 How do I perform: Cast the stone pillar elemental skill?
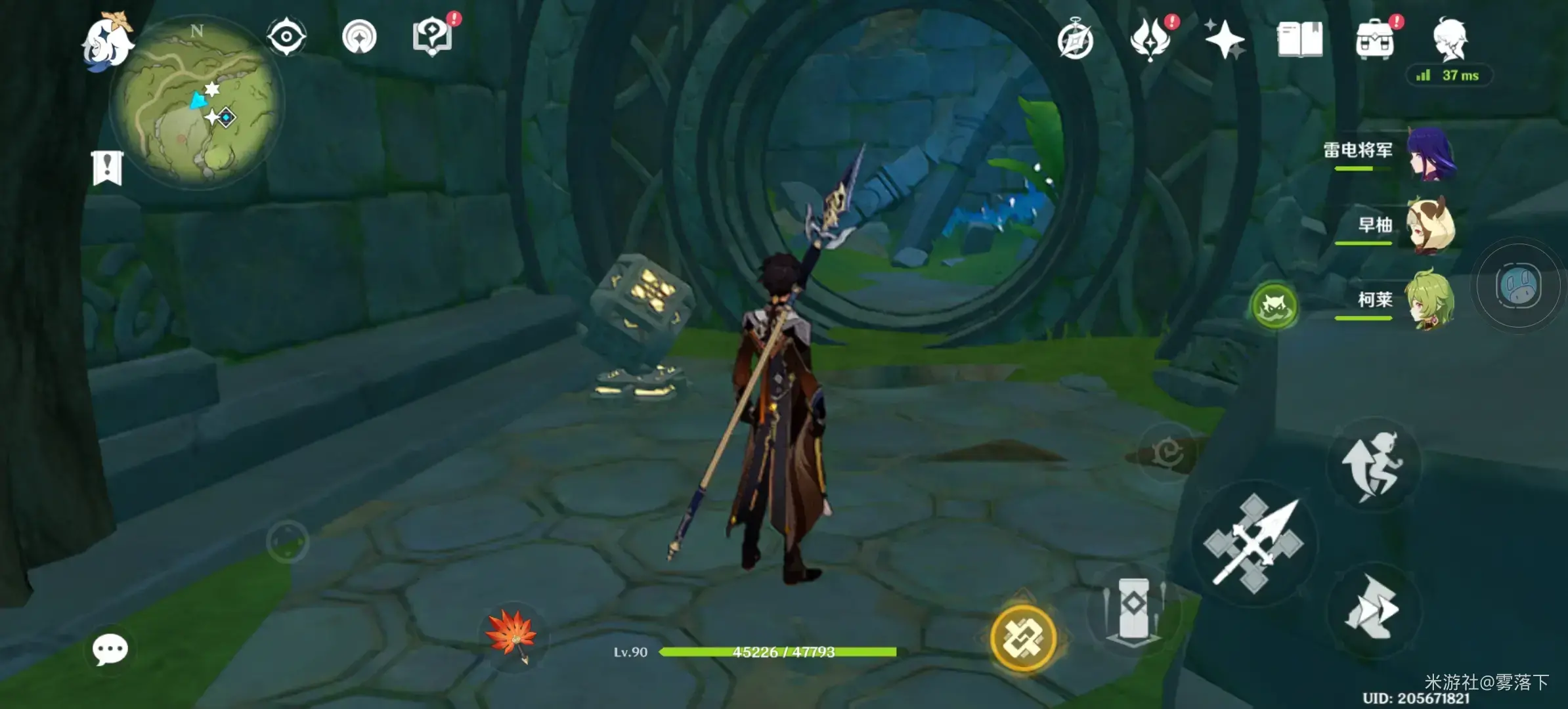pos(1133,609)
